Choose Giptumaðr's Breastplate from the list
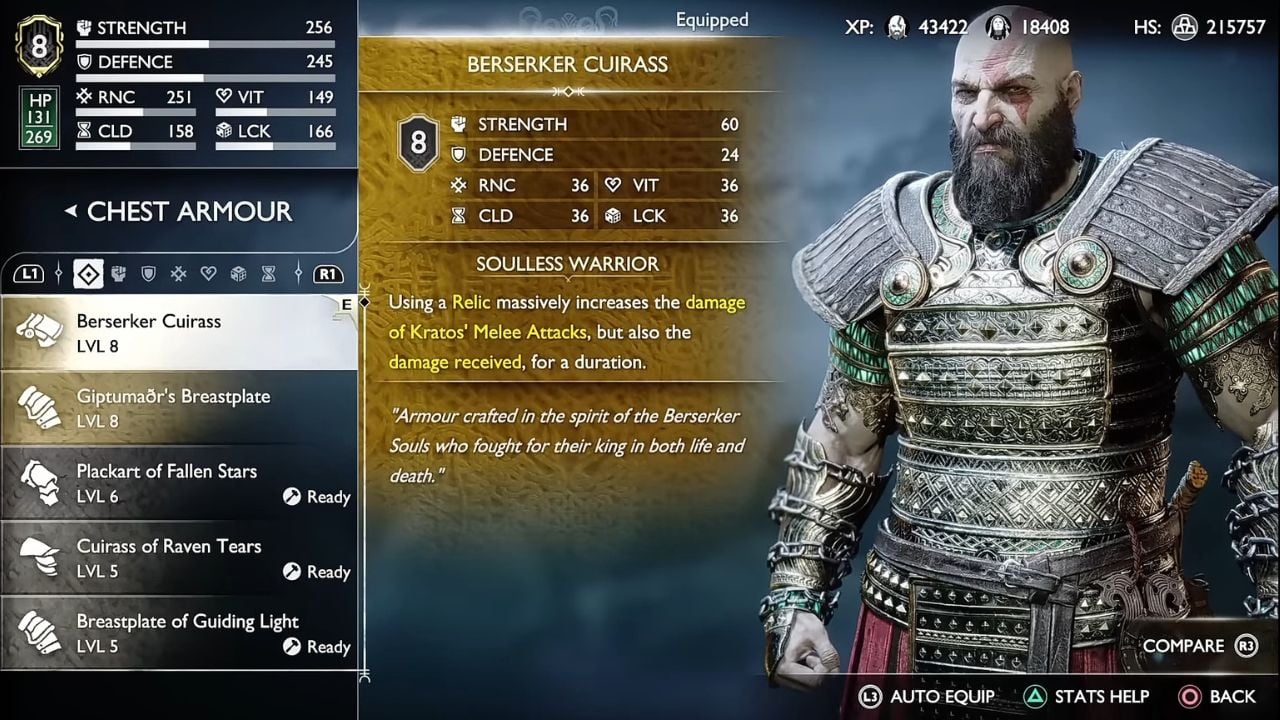 (178, 408)
